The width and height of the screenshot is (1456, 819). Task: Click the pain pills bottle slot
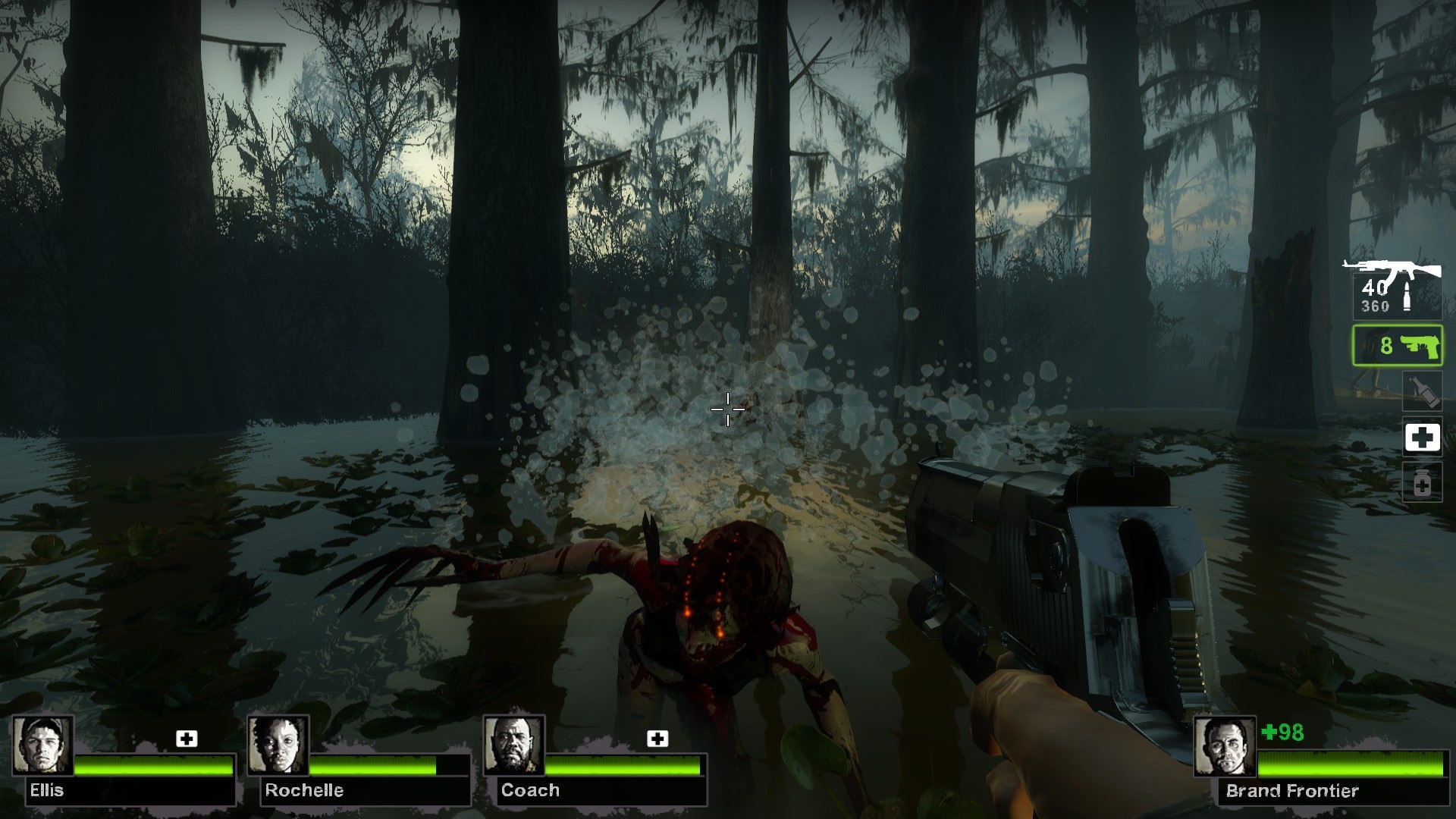[x=1422, y=483]
